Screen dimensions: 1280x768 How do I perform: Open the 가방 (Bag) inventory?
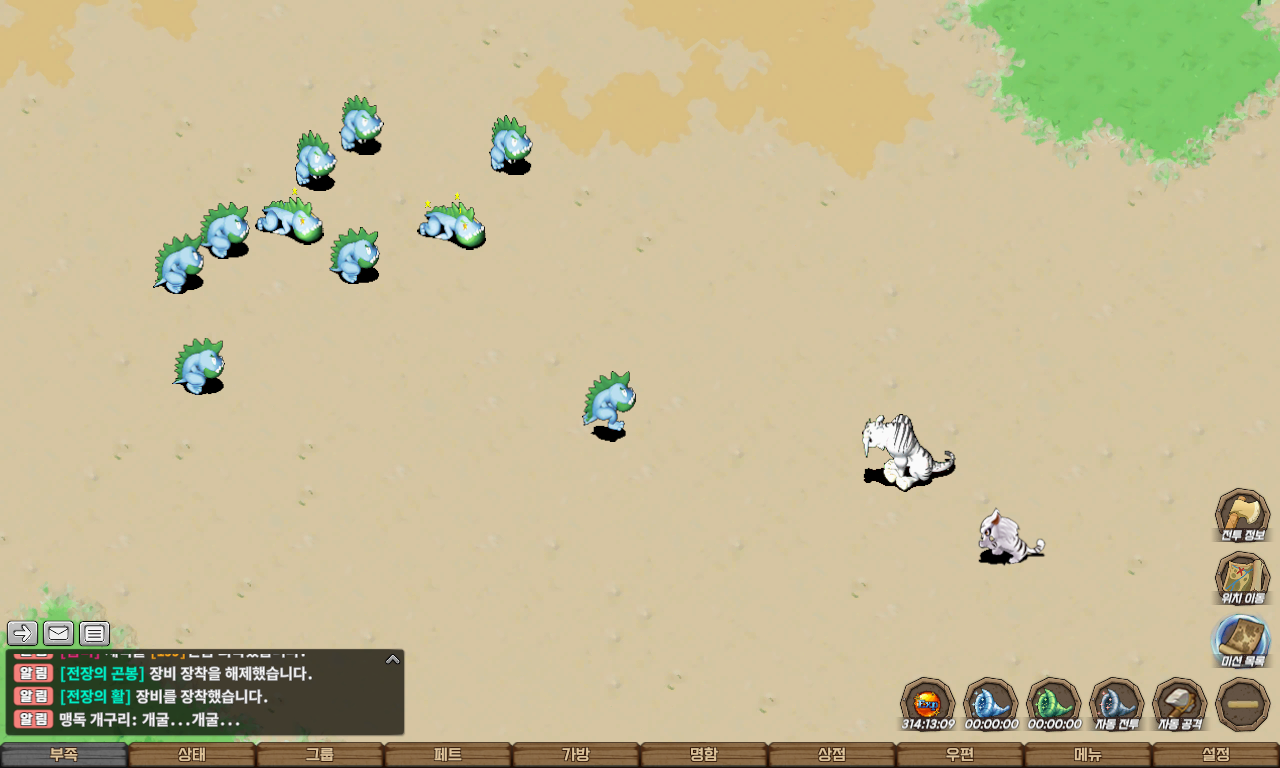[575, 755]
